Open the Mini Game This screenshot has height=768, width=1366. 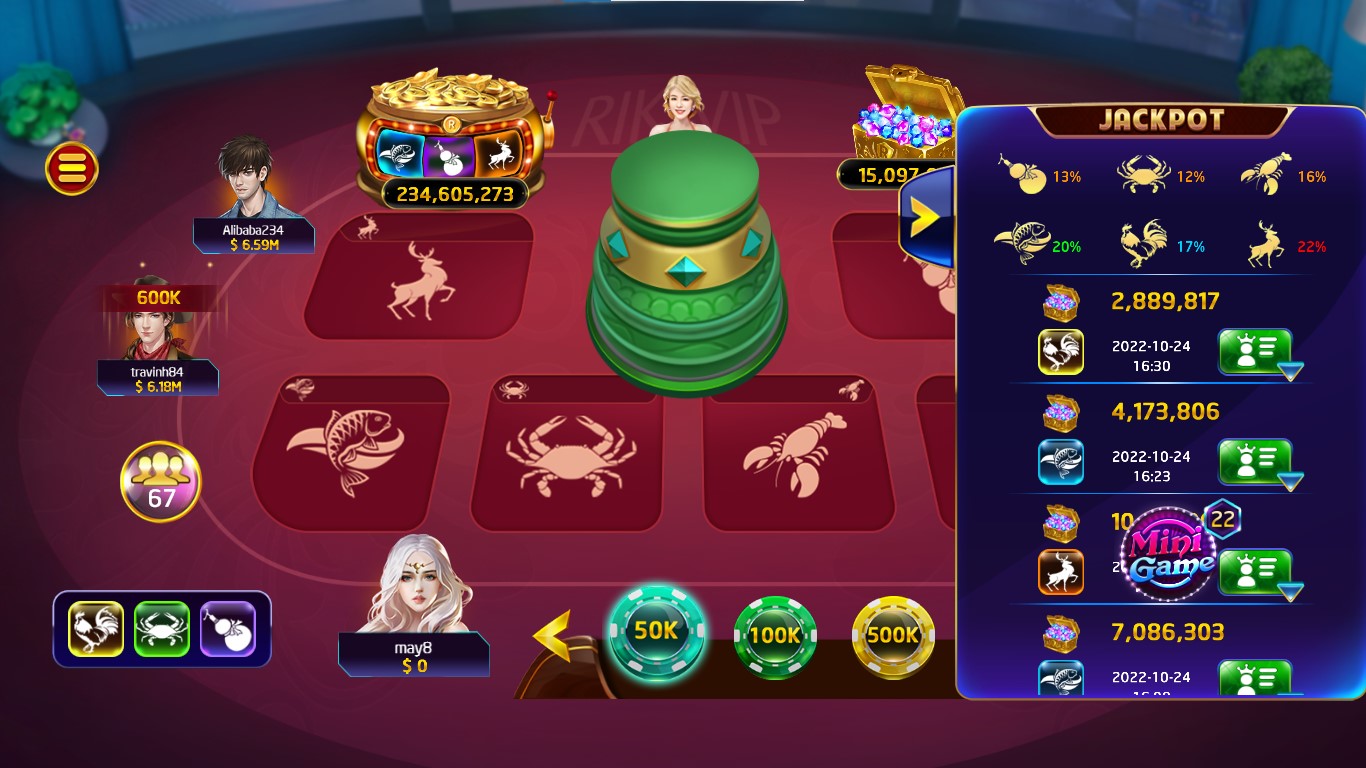tap(1169, 553)
